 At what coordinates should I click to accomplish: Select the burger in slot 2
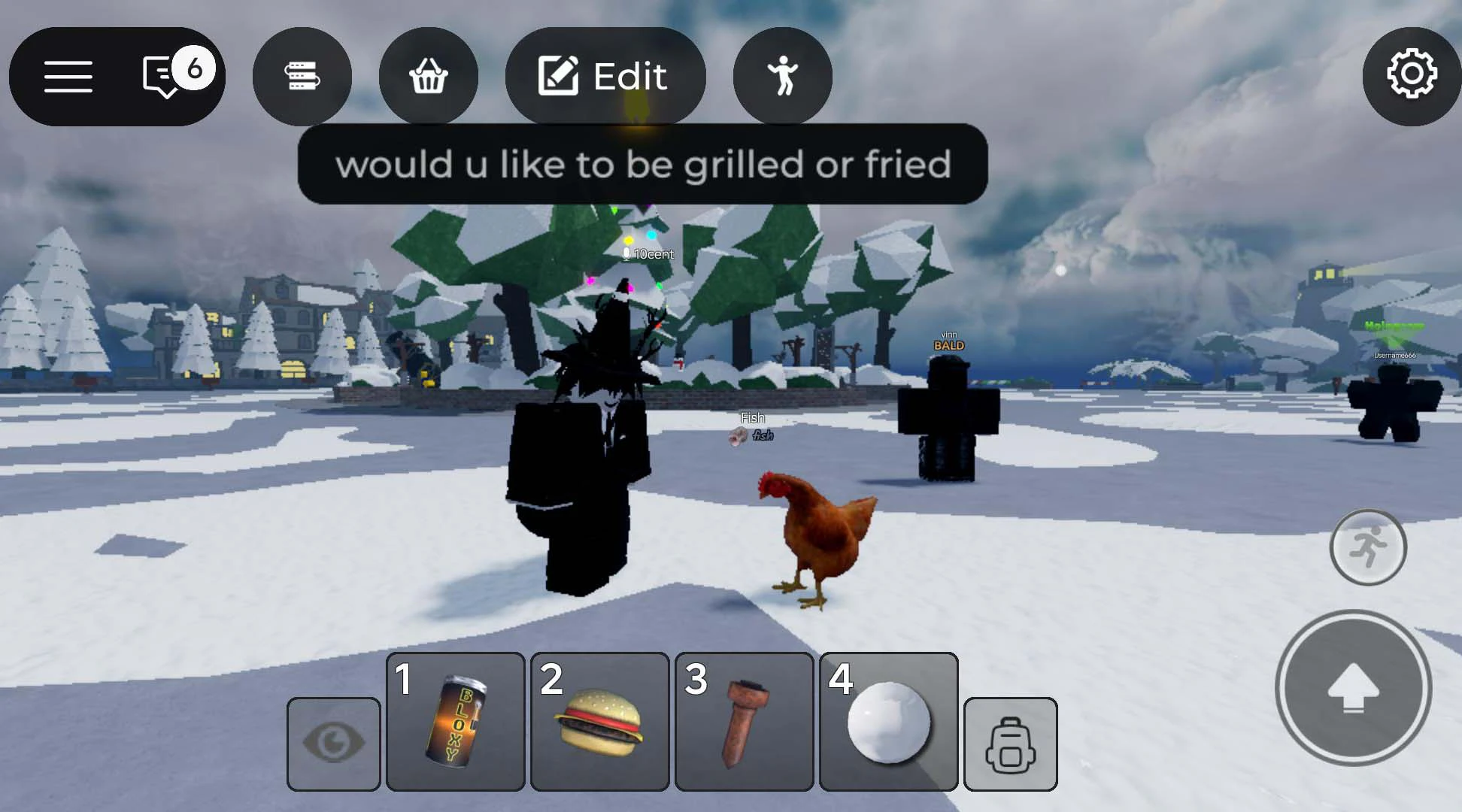coord(599,722)
